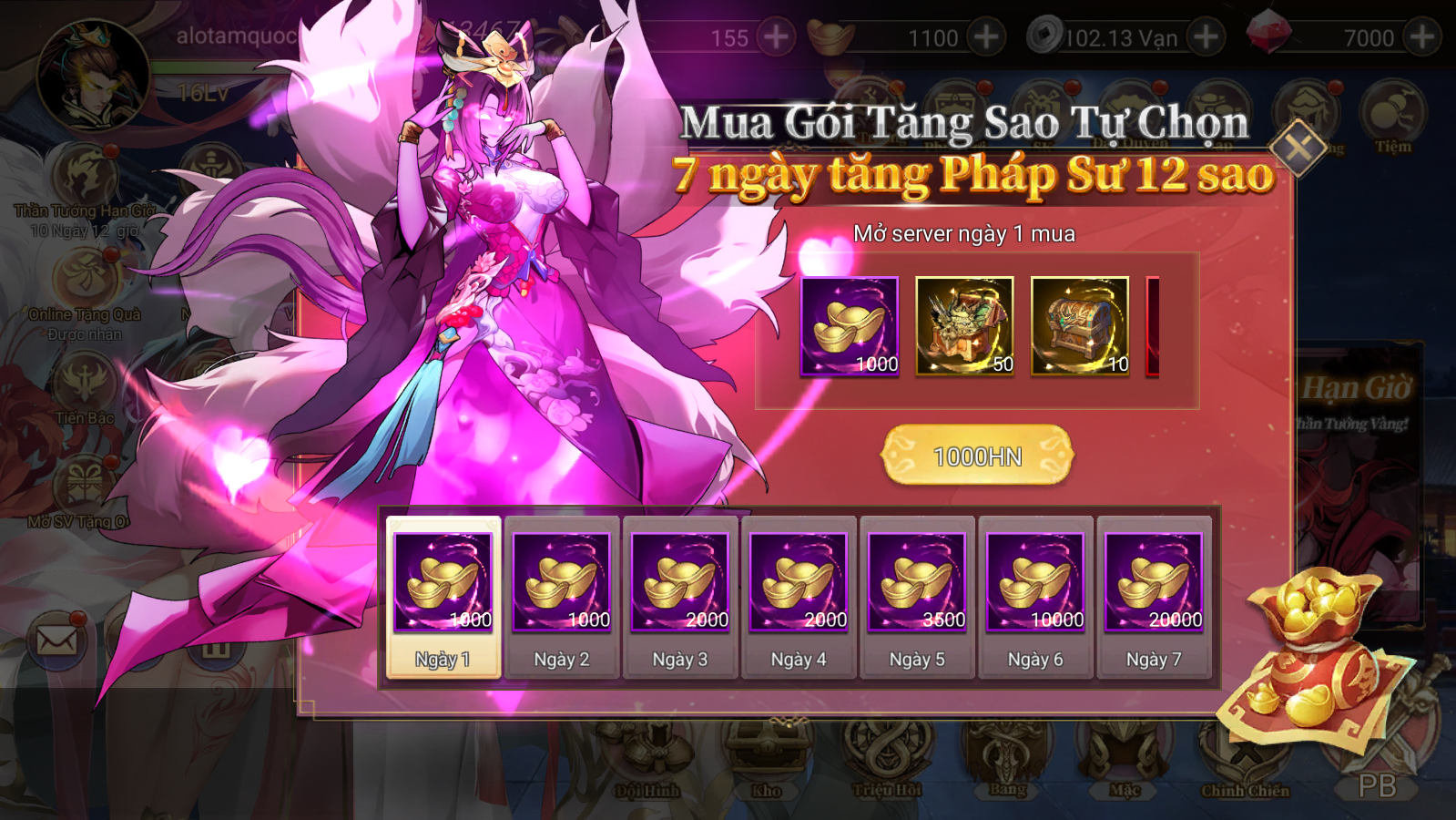Inspect the ornate chest x10 reward

click(1080, 326)
